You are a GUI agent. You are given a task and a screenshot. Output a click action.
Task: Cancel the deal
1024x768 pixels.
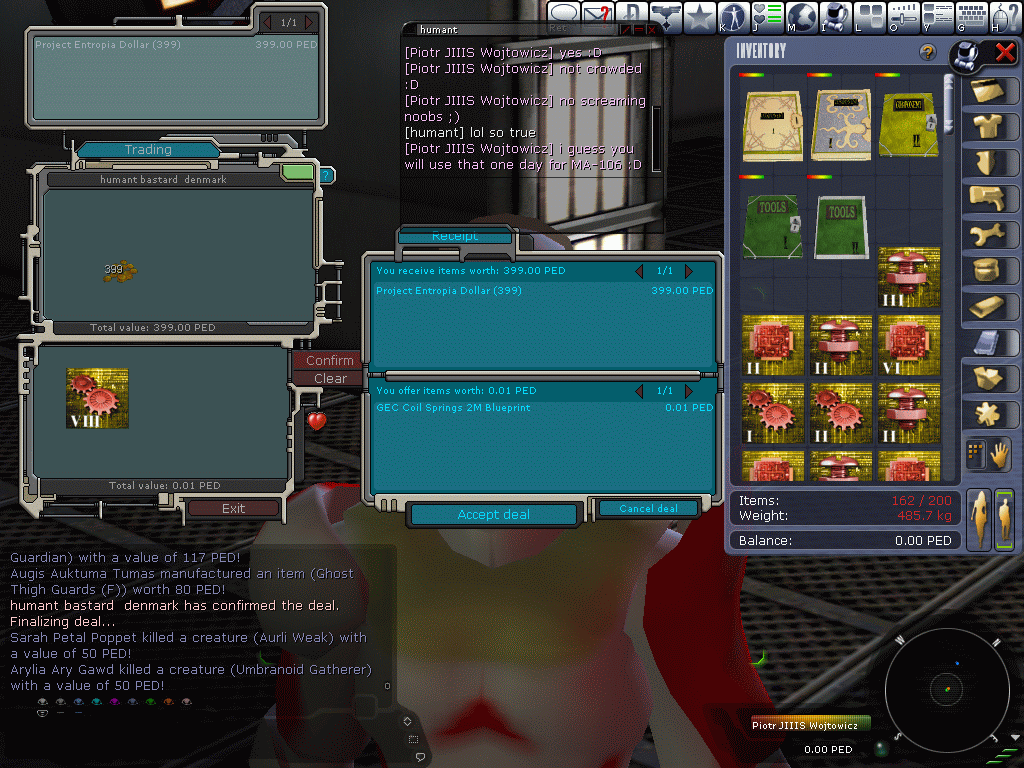[648, 509]
